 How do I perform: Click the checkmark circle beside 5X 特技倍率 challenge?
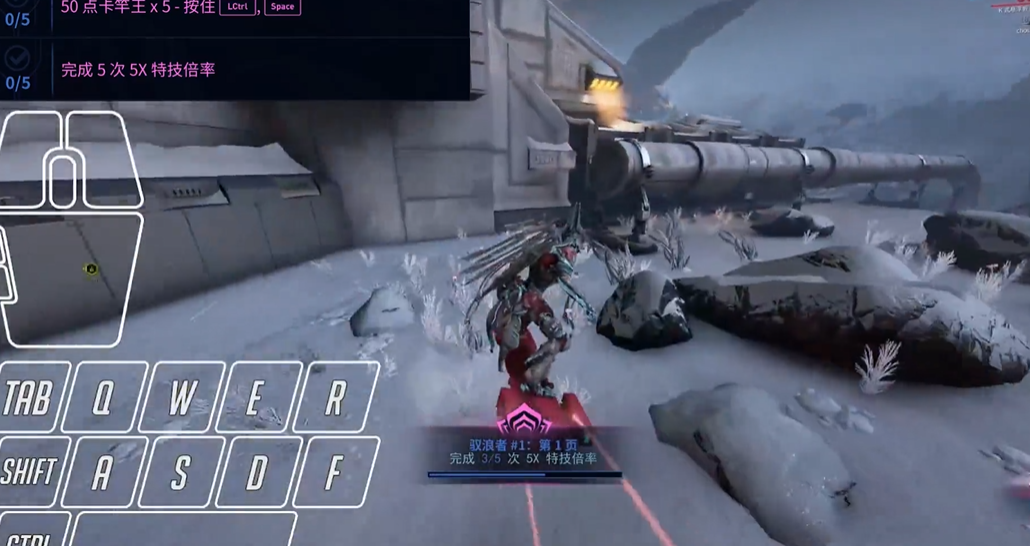pyautogui.click(x=18, y=59)
